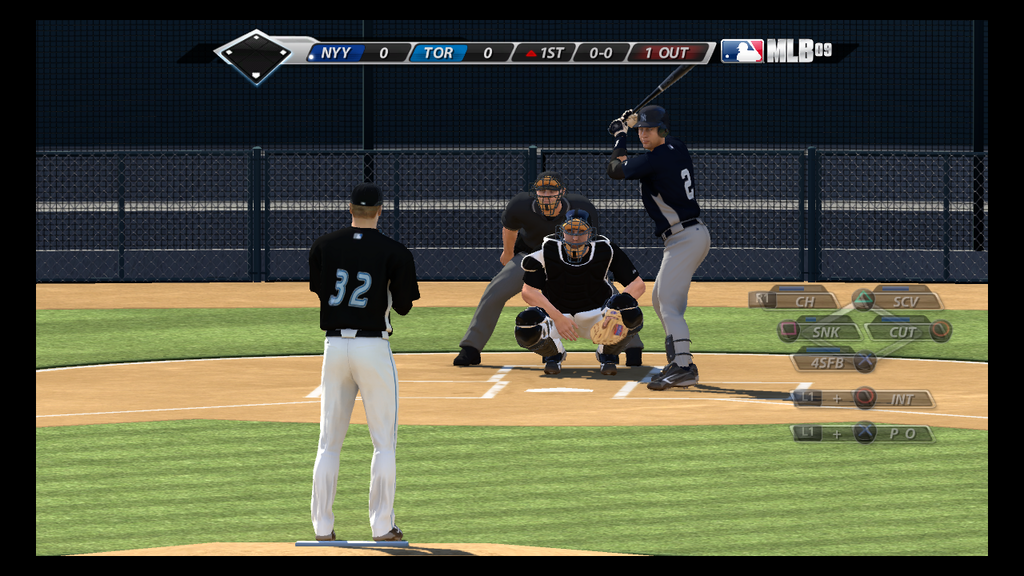Pick the SNK sinker pitch
The image size is (1024, 576).
click(825, 331)
